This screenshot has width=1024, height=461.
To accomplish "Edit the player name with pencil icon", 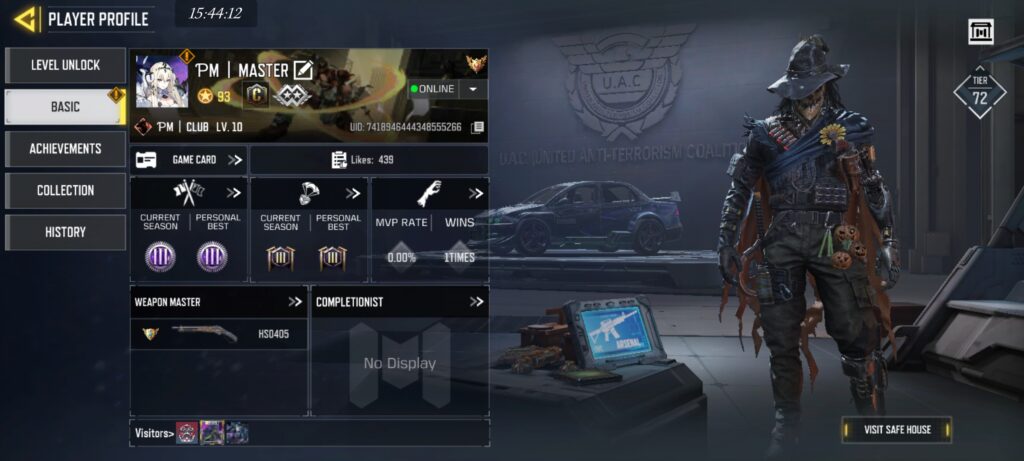I will tap(303, 70).
